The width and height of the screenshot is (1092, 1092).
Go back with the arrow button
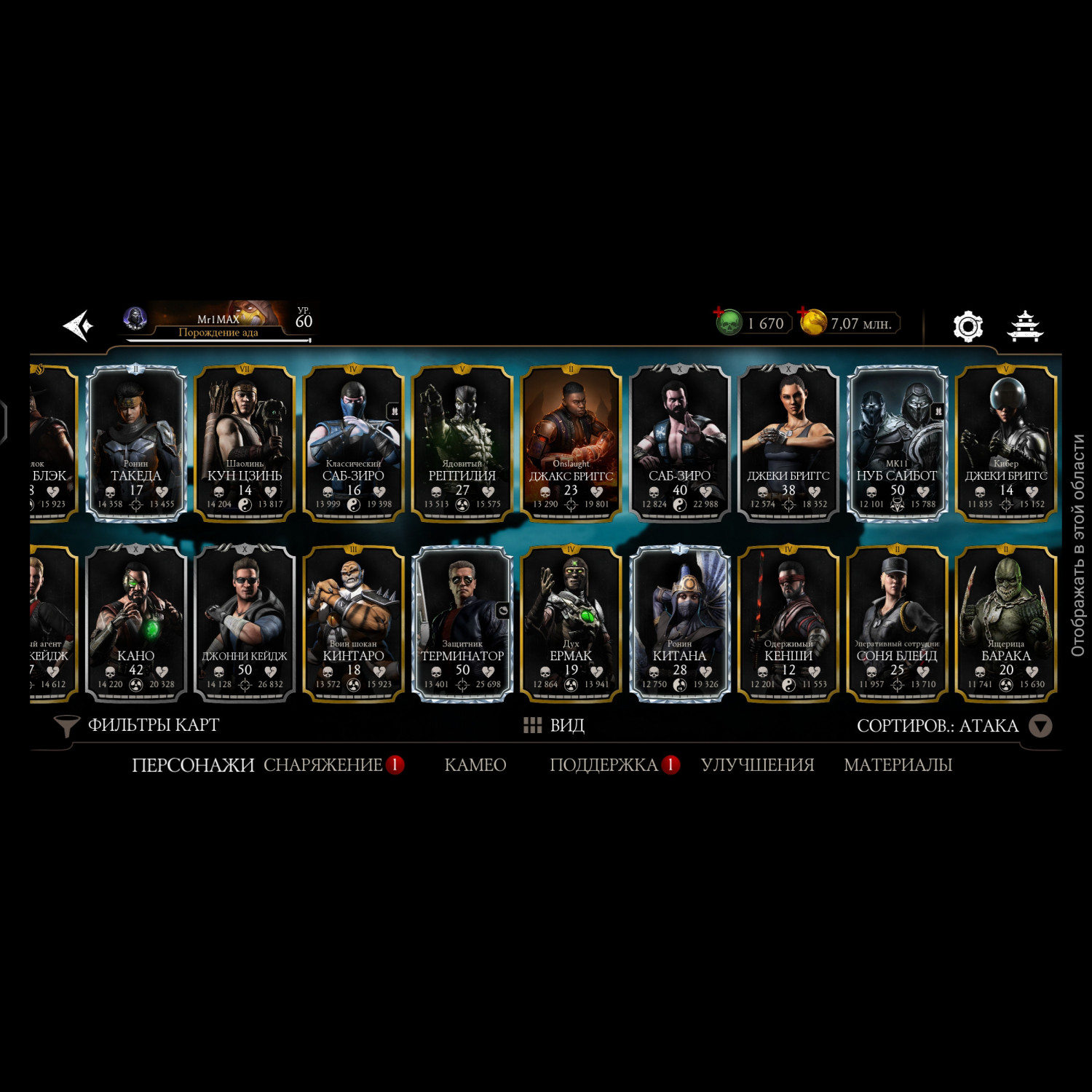click(x=79, y=325)
